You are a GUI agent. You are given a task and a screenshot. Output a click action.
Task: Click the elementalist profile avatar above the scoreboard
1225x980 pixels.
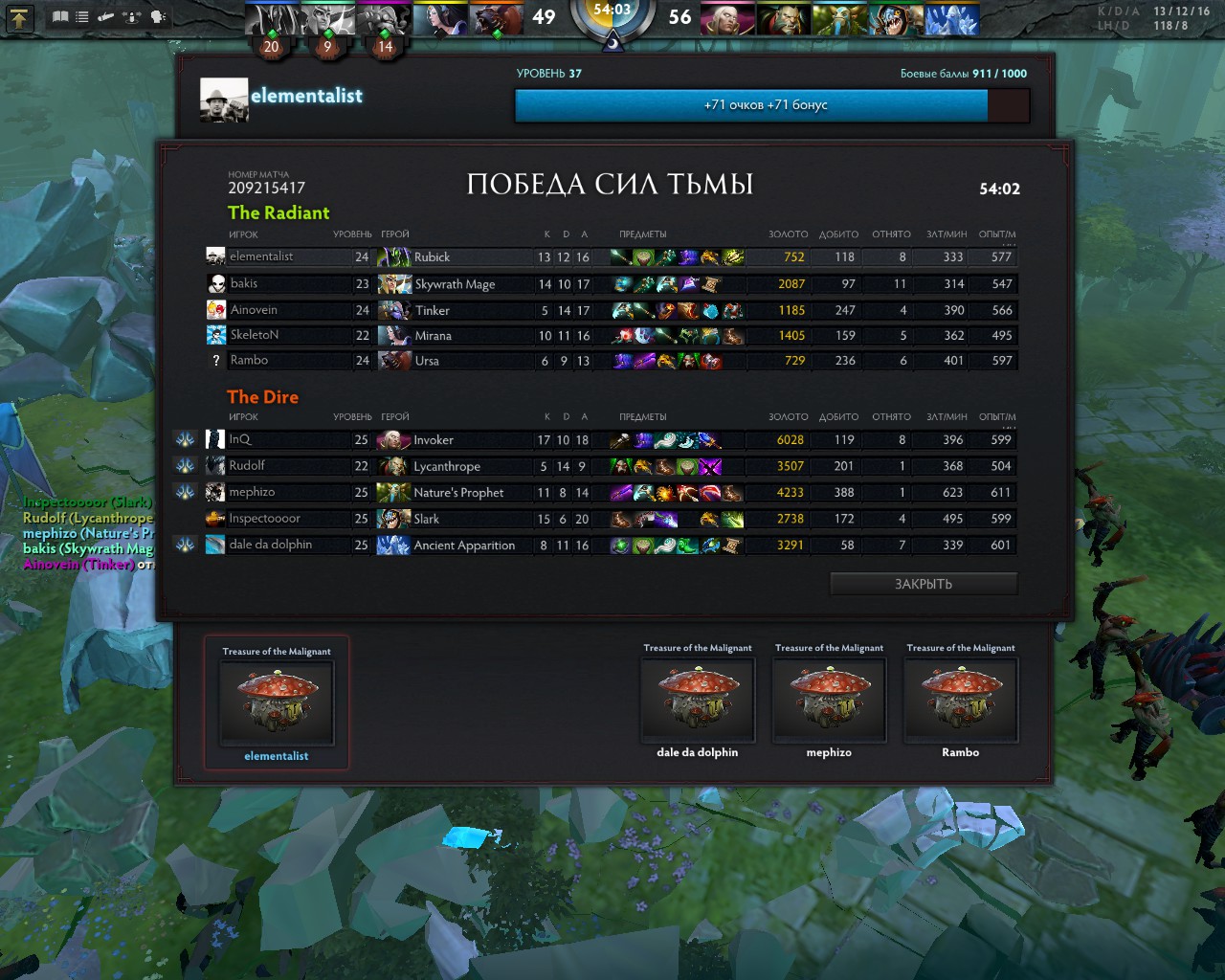(224, 100)
